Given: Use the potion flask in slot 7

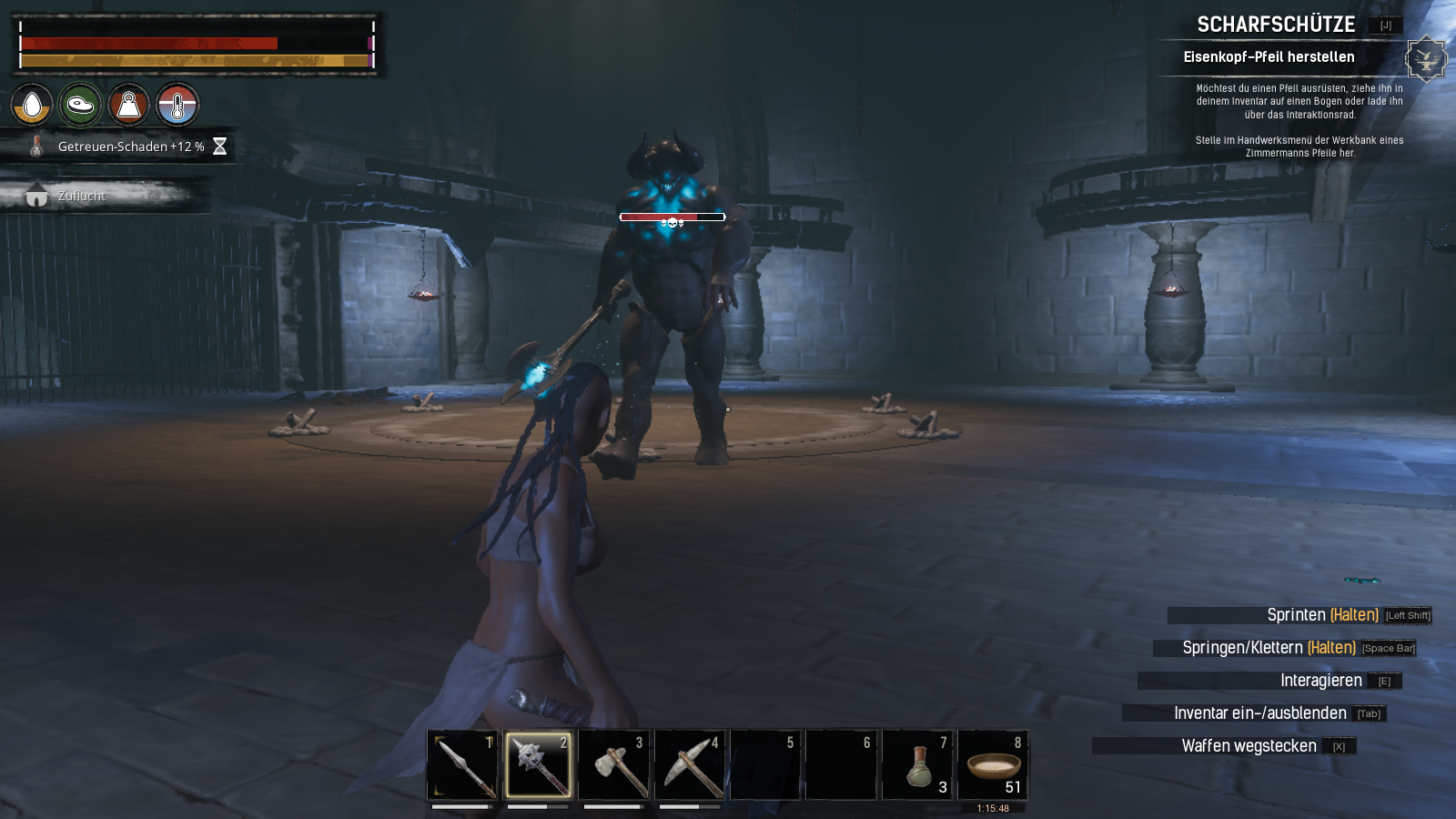Looking at the screenshot, I should pos(917,764).
